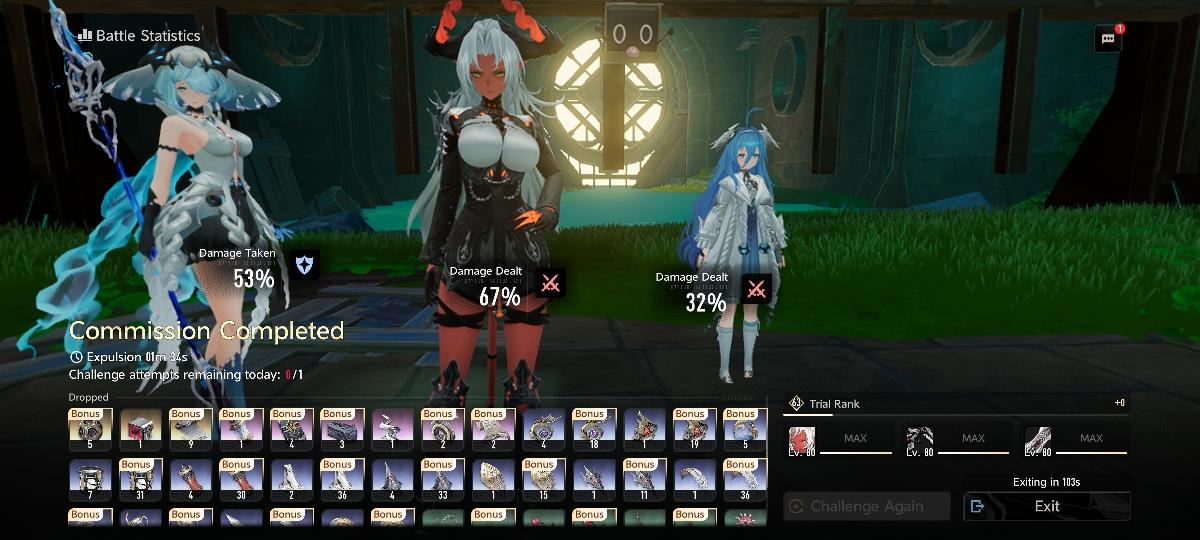Inspect the dropped item with quantity 9
1200x540 pixels.
[191, 426]
